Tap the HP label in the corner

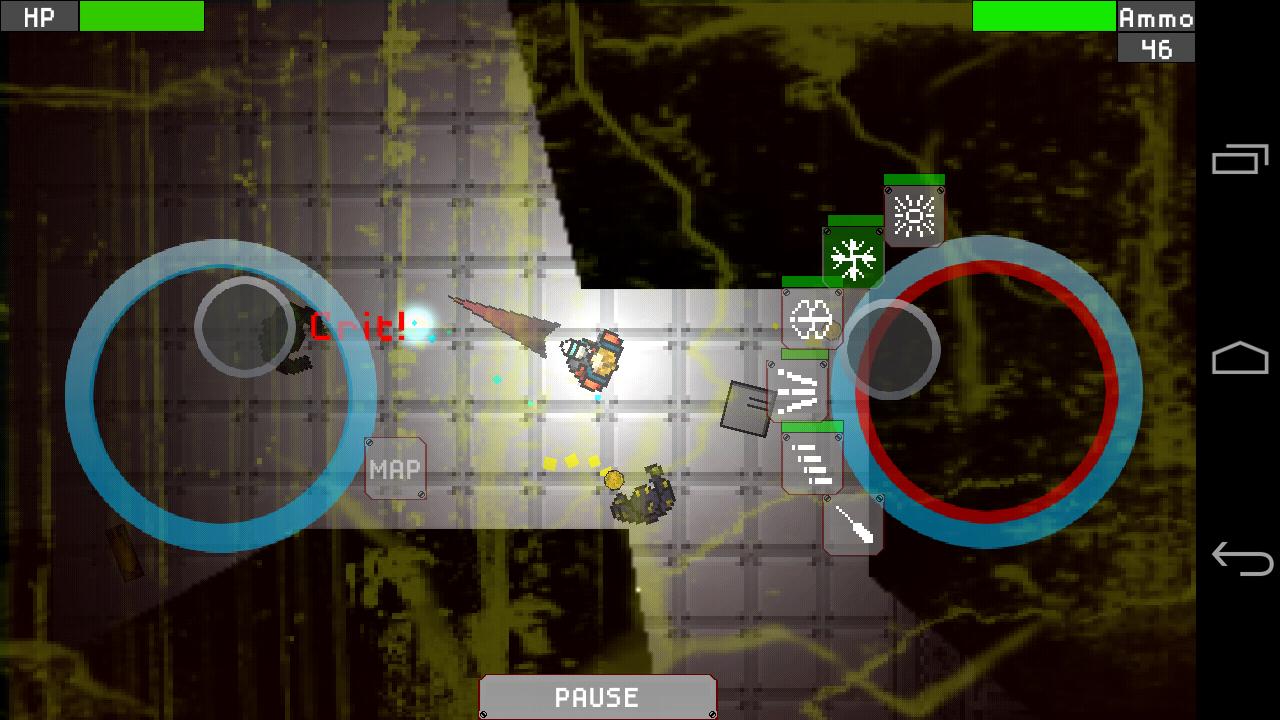coord(38,16)
